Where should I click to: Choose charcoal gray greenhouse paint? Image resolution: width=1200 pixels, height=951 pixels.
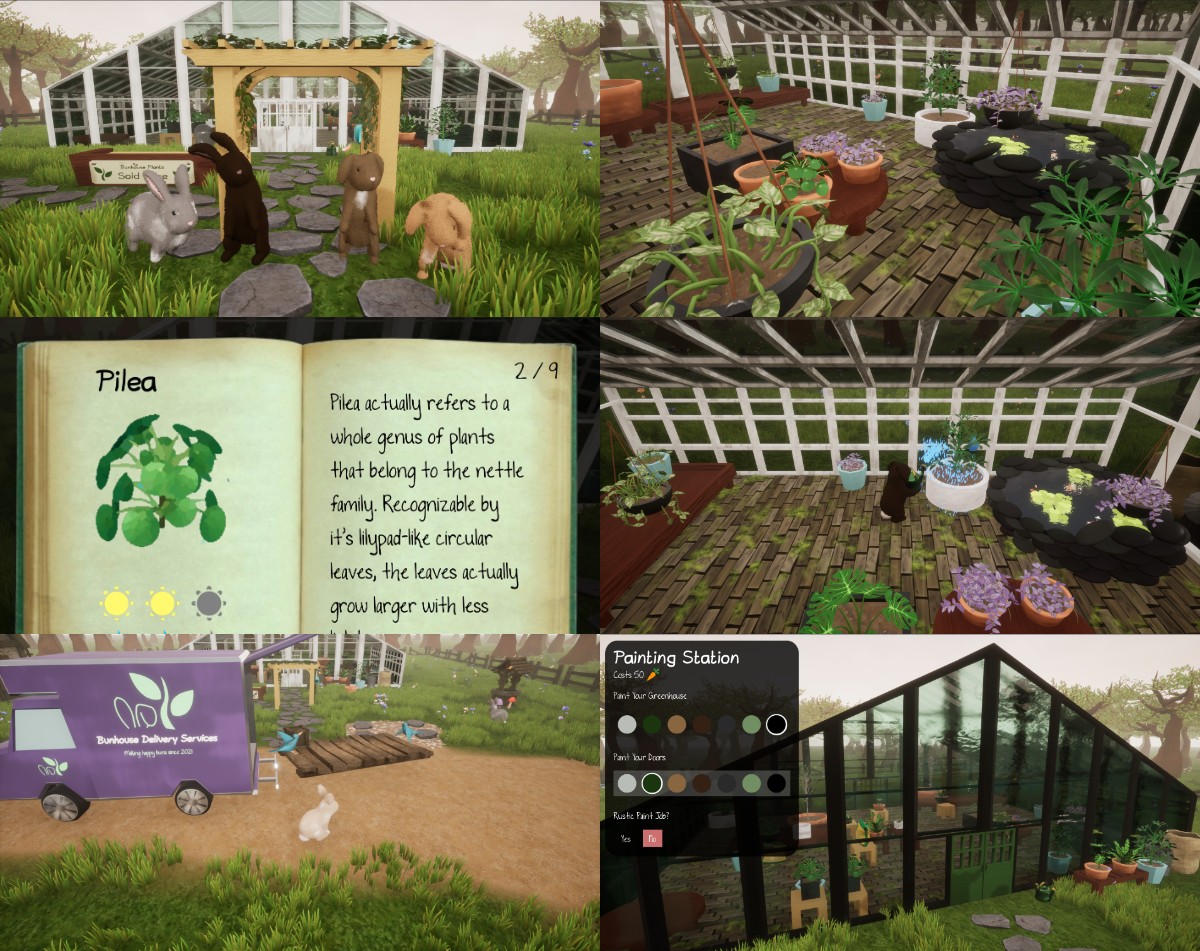coord(727,724)
